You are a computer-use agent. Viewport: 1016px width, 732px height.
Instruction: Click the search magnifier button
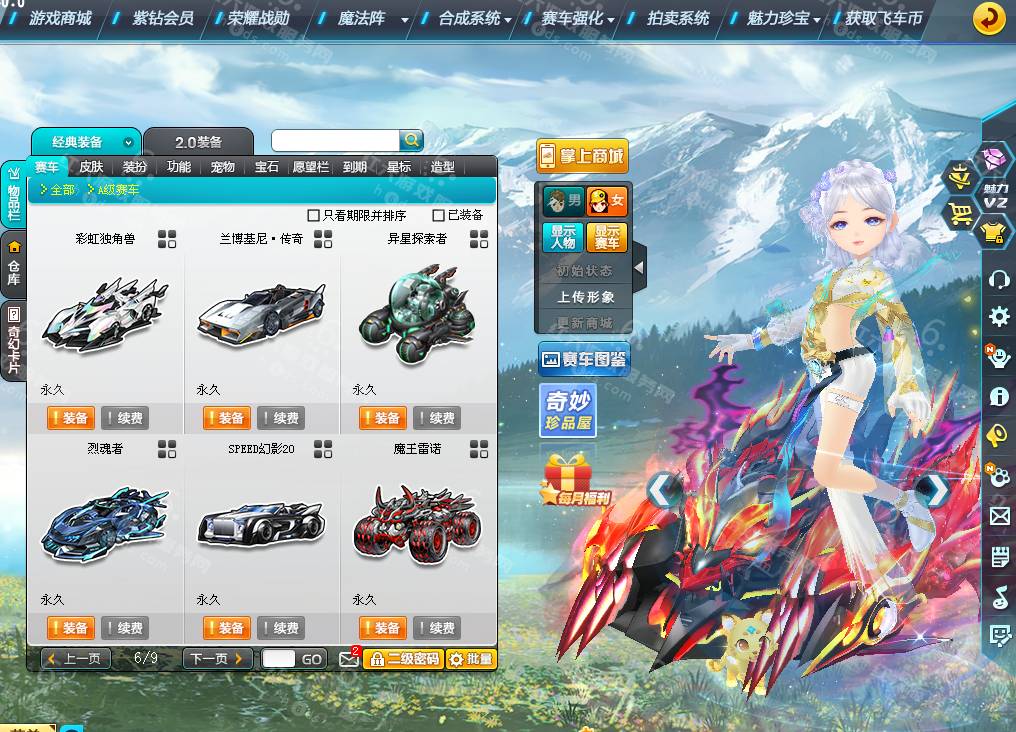(411, 141)
